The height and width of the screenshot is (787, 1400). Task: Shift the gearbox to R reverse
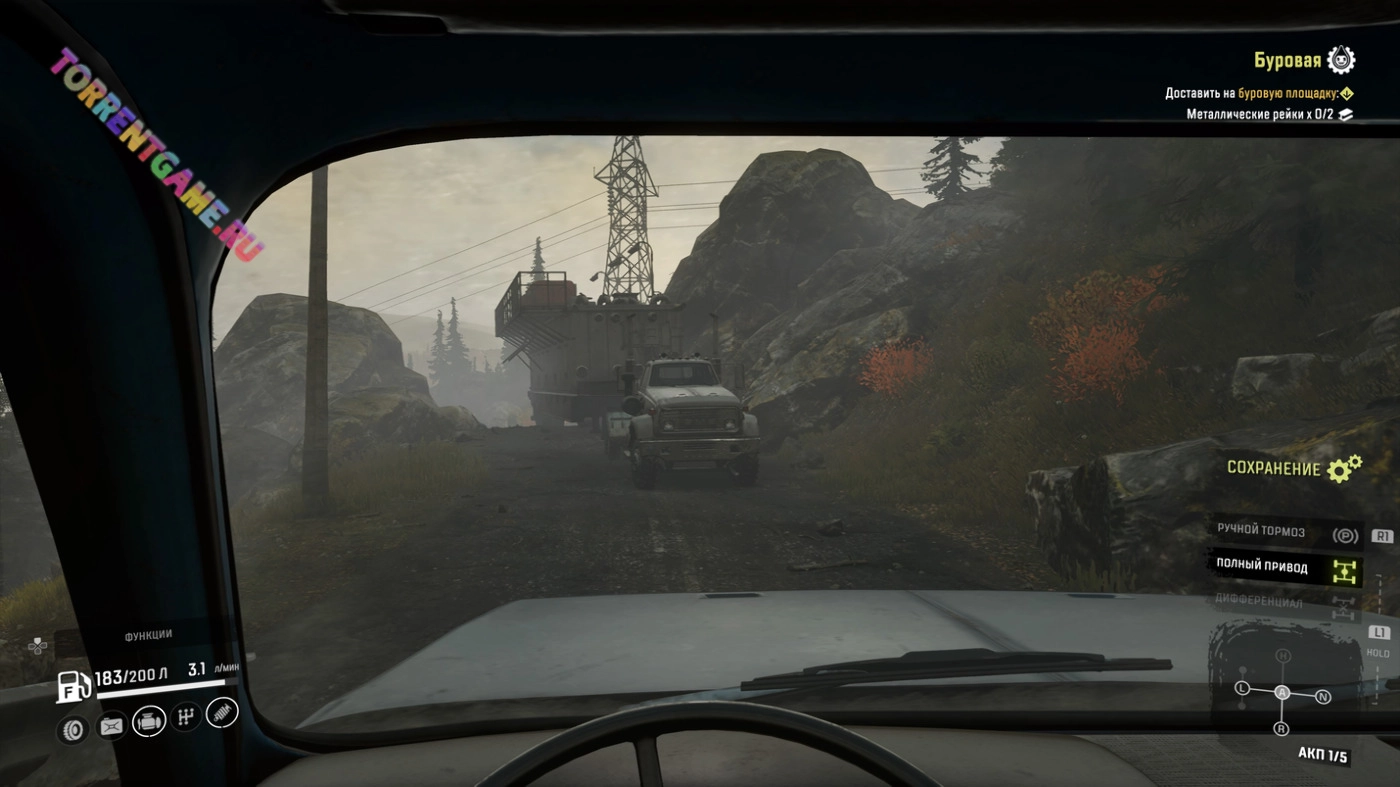pyautogui.click(x=1282, y=729)
